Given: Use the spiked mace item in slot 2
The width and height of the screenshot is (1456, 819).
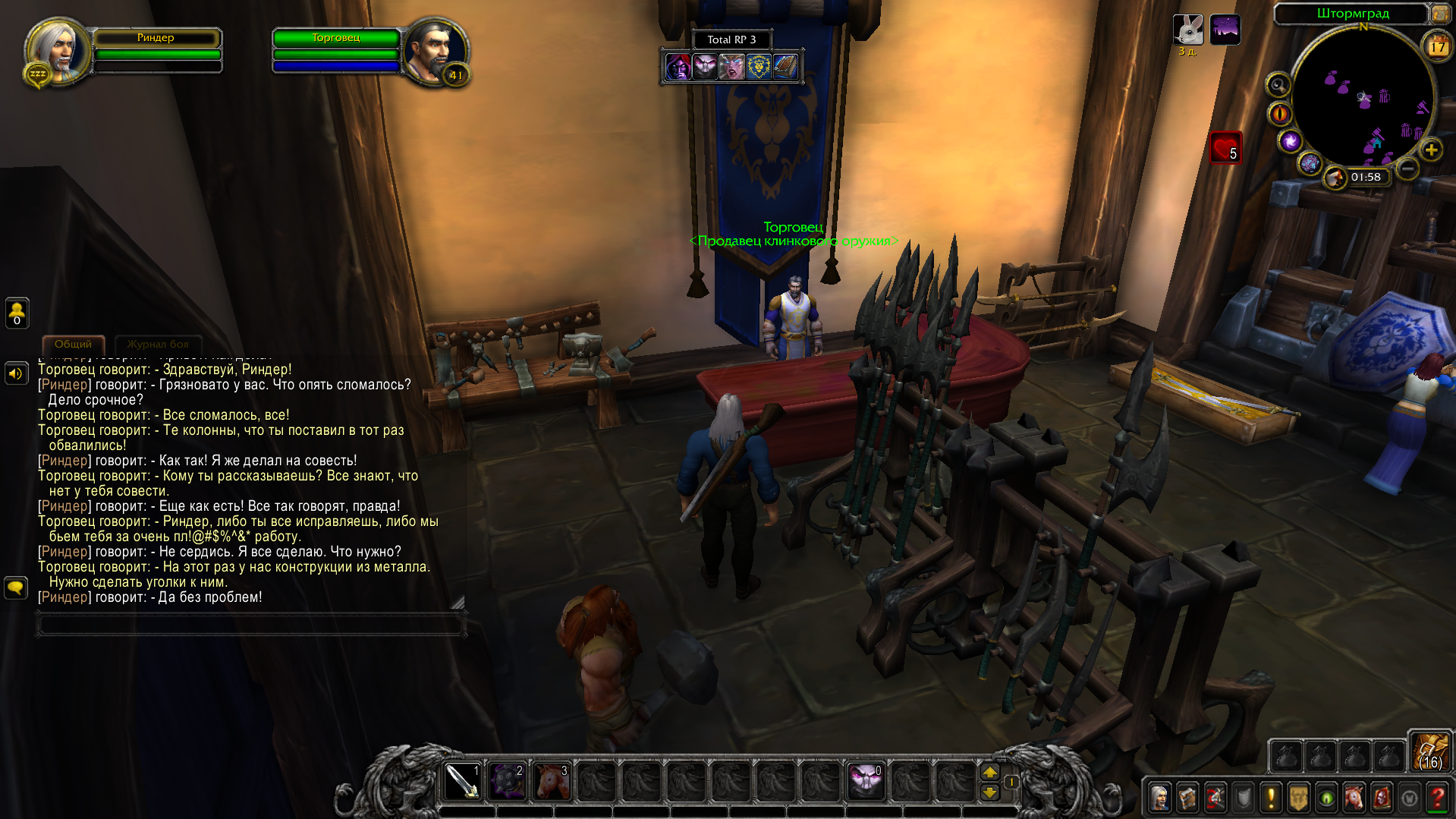Looking at the screenshot, I should [x=507, y=781].
